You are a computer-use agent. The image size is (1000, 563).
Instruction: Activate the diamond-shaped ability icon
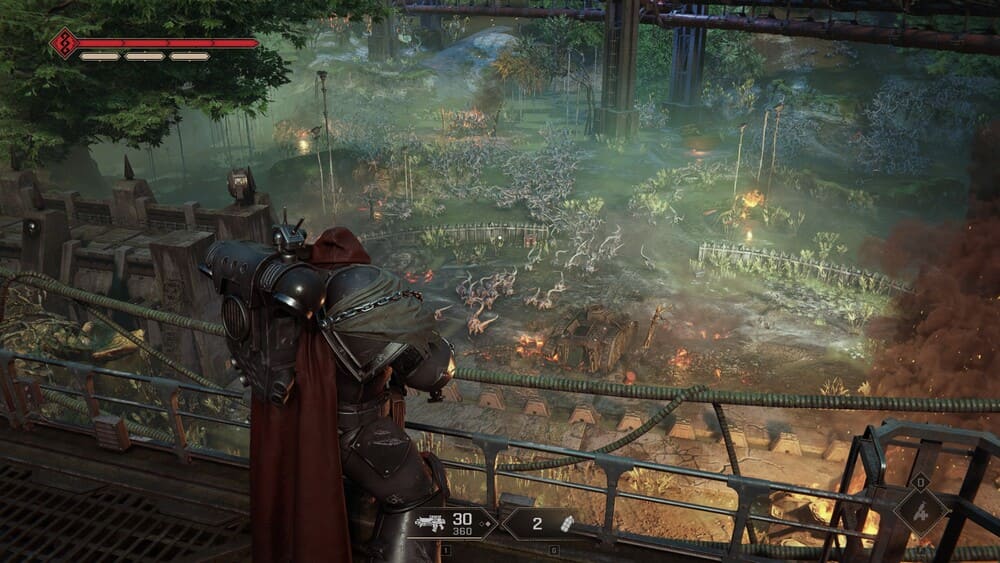pos(921,512)
